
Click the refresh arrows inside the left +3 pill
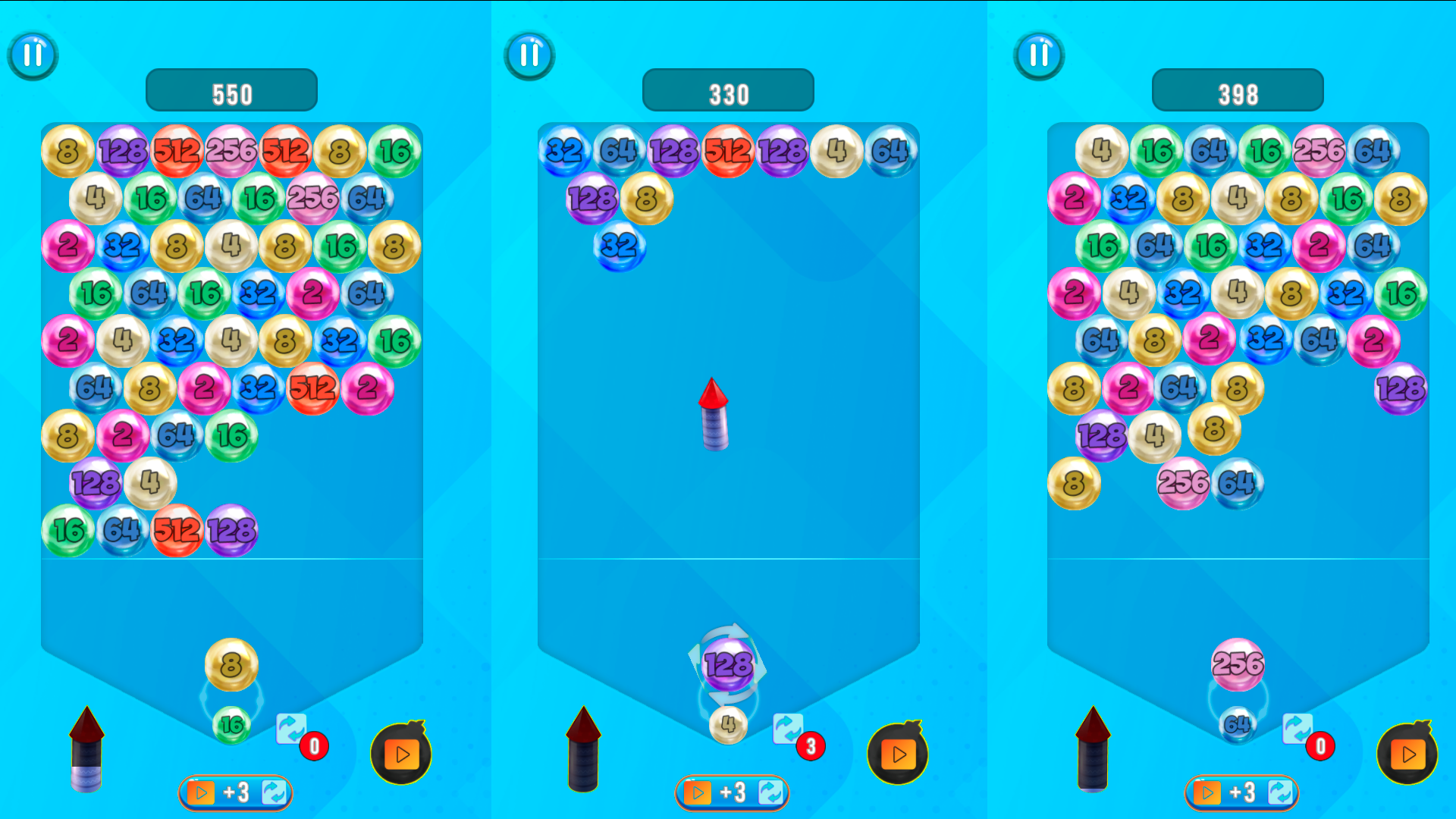[275, 792]
